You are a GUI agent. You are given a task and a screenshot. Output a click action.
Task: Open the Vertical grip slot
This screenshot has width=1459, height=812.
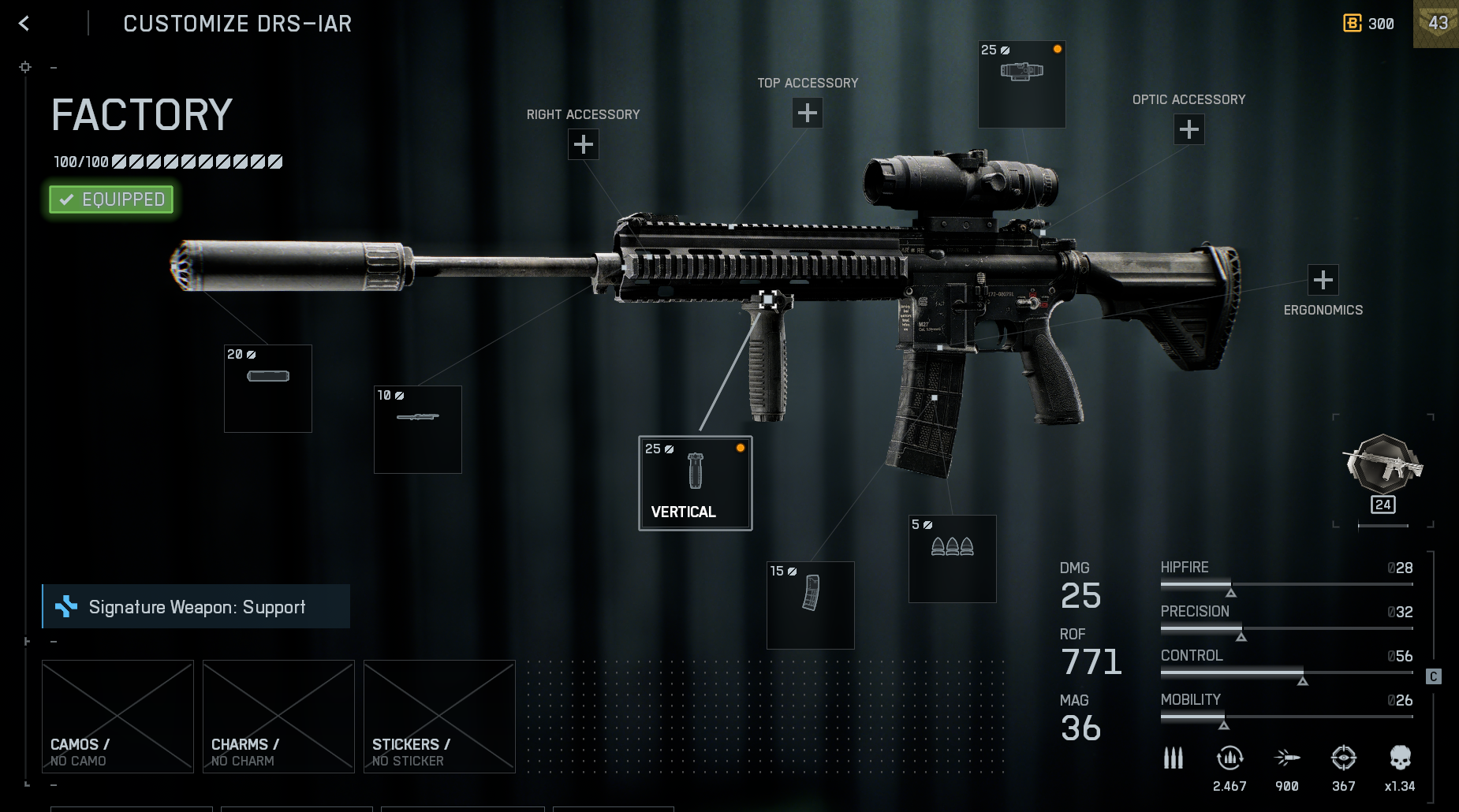[x=695, y=483]
